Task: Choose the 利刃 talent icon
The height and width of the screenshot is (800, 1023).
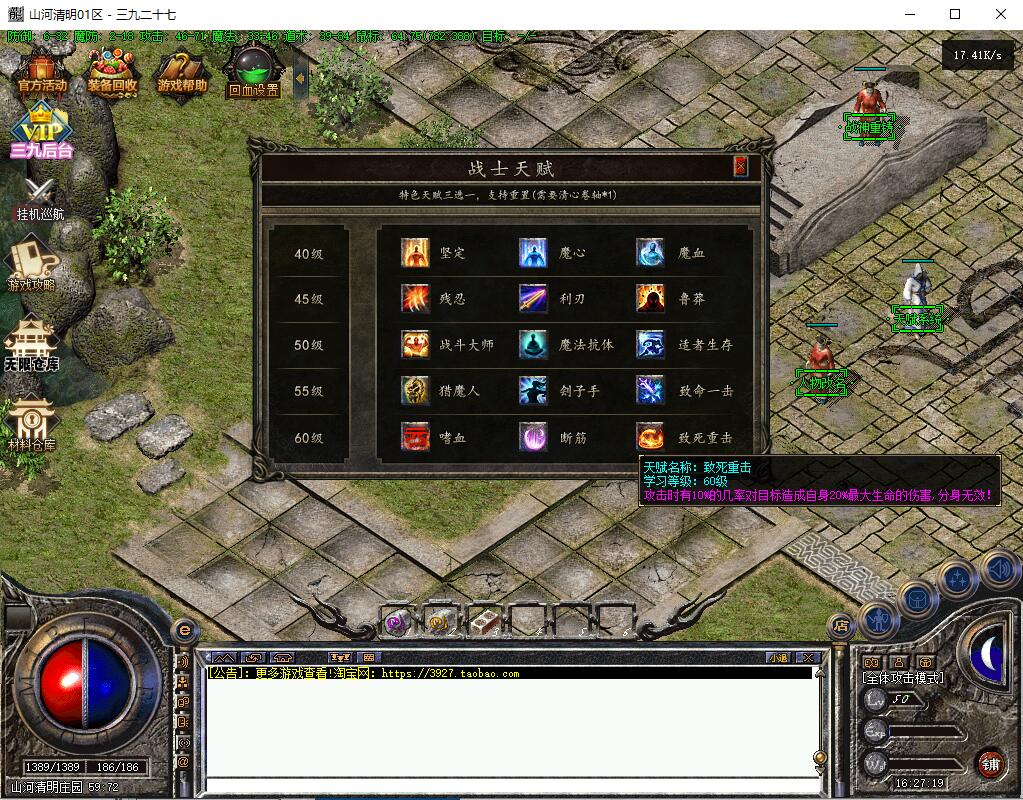Action: (533, 299)
